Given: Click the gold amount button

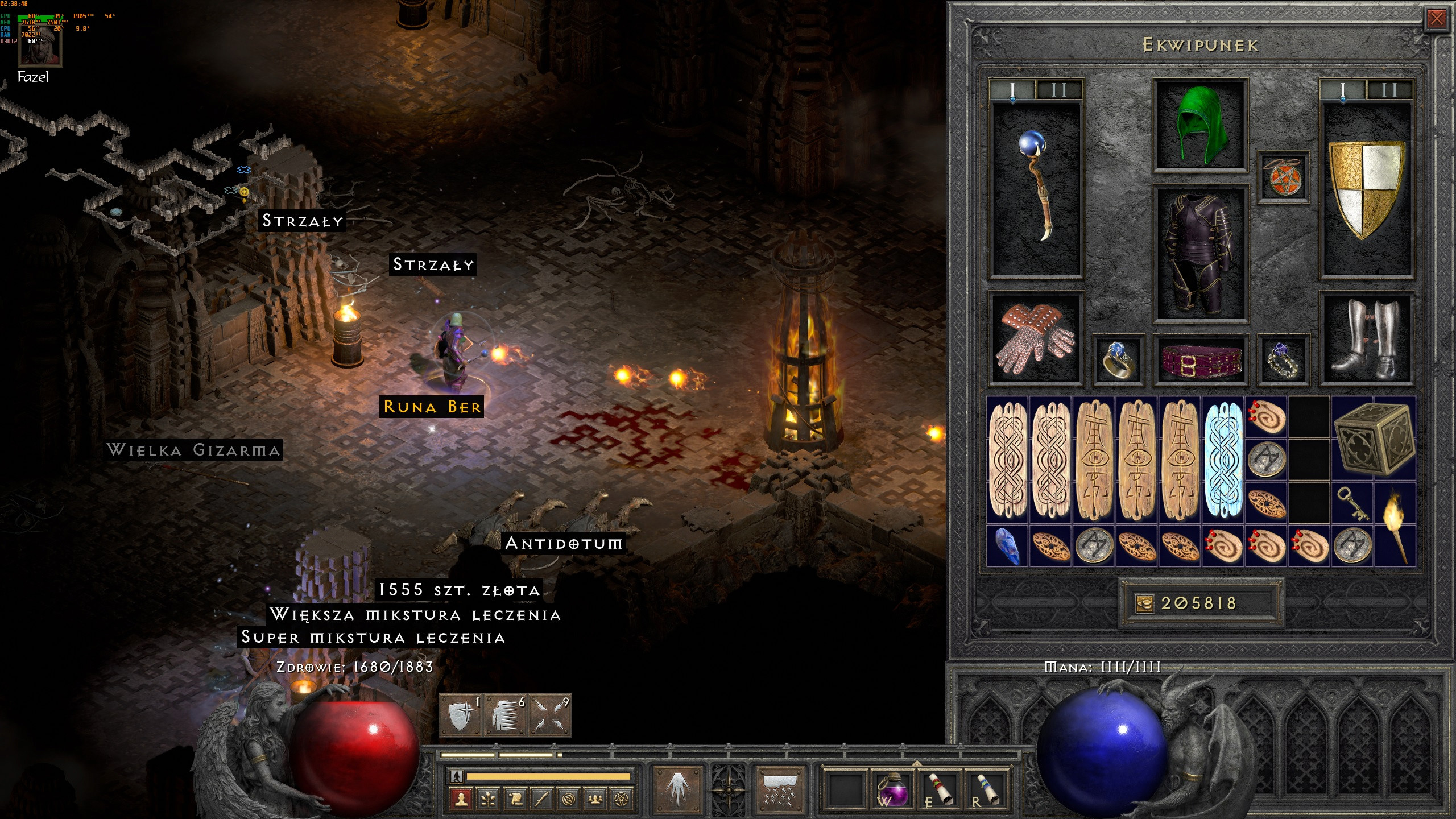Looking at the screenshot, I should (x=1144, y=603).
